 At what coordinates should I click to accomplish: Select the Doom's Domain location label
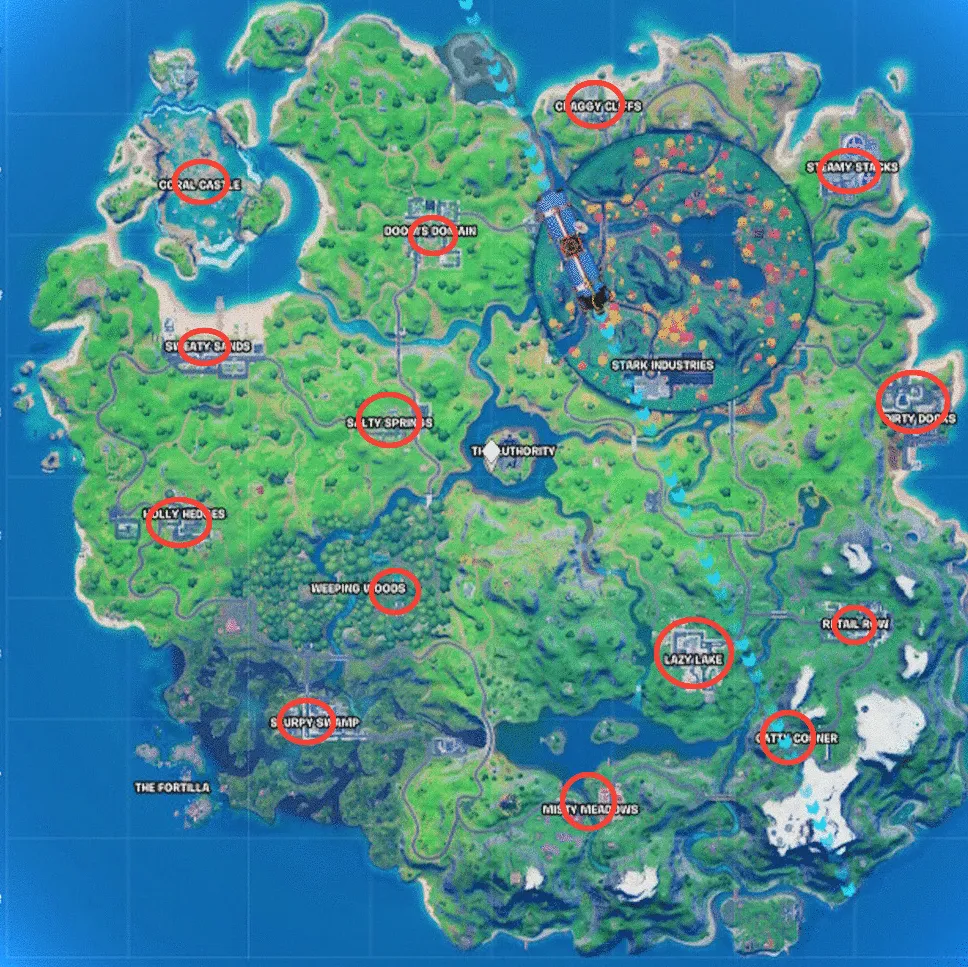pos(431,231)
